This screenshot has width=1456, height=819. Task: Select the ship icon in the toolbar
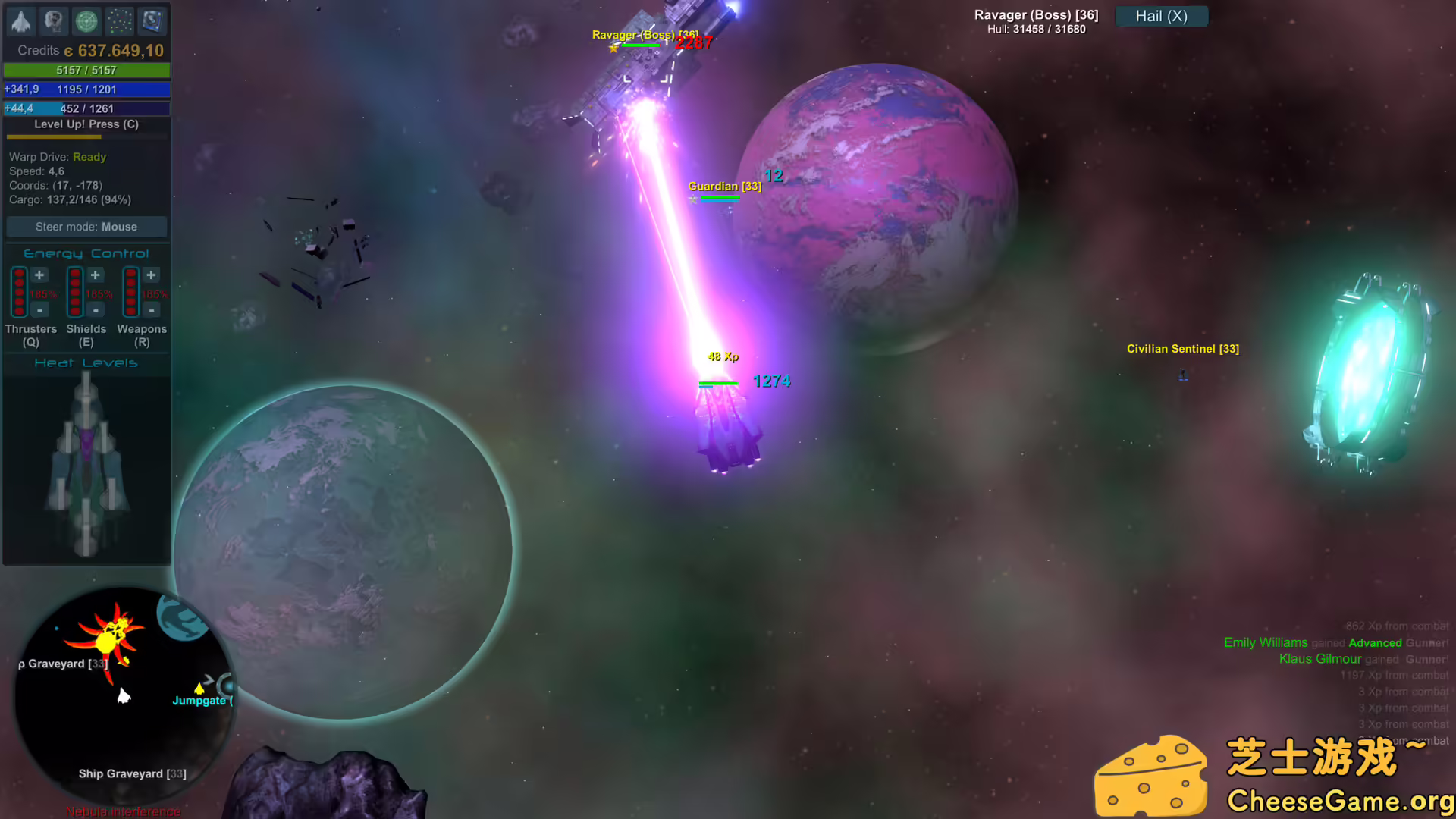[20, 21]
